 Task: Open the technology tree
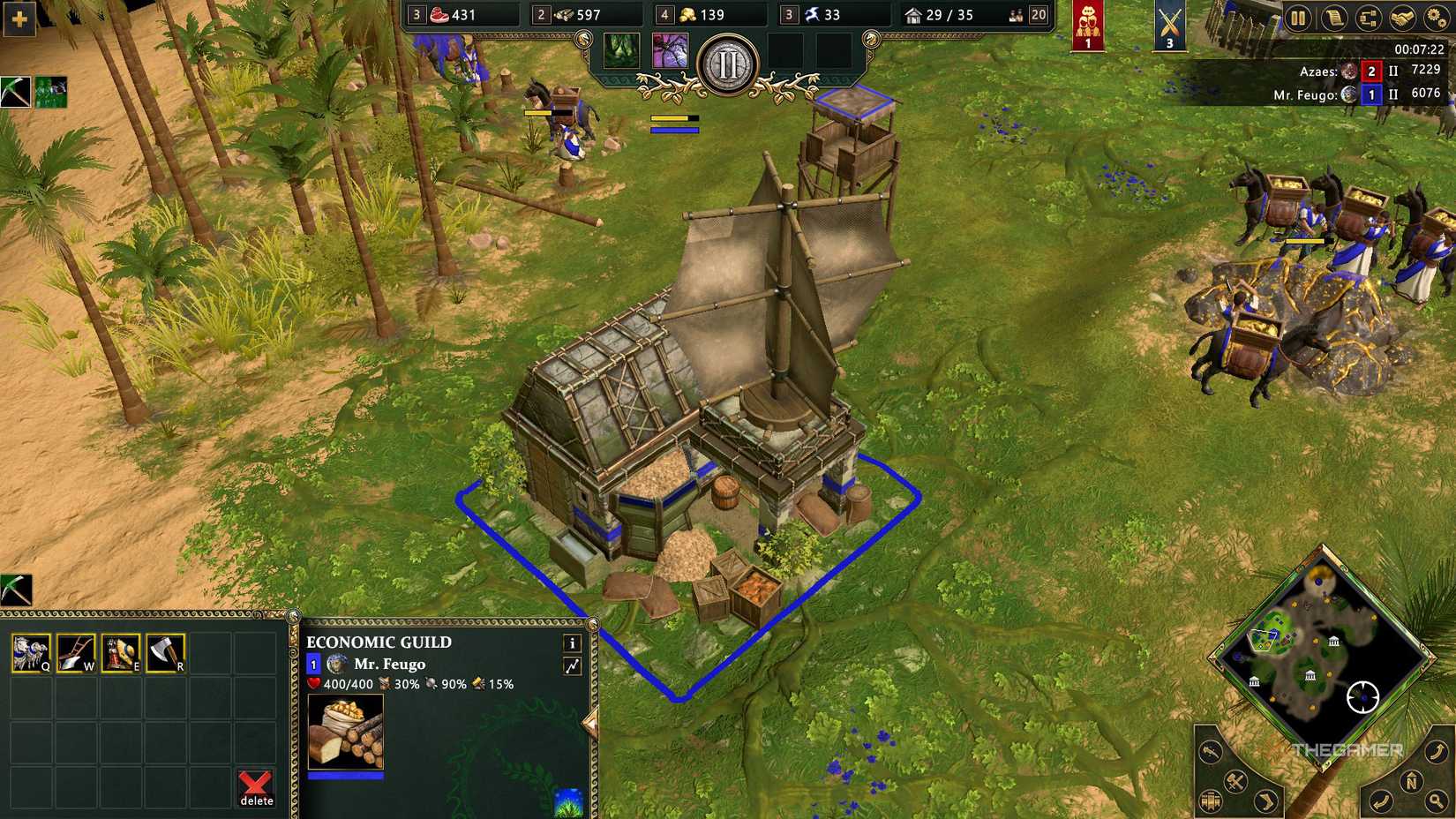click(1369, 18)
